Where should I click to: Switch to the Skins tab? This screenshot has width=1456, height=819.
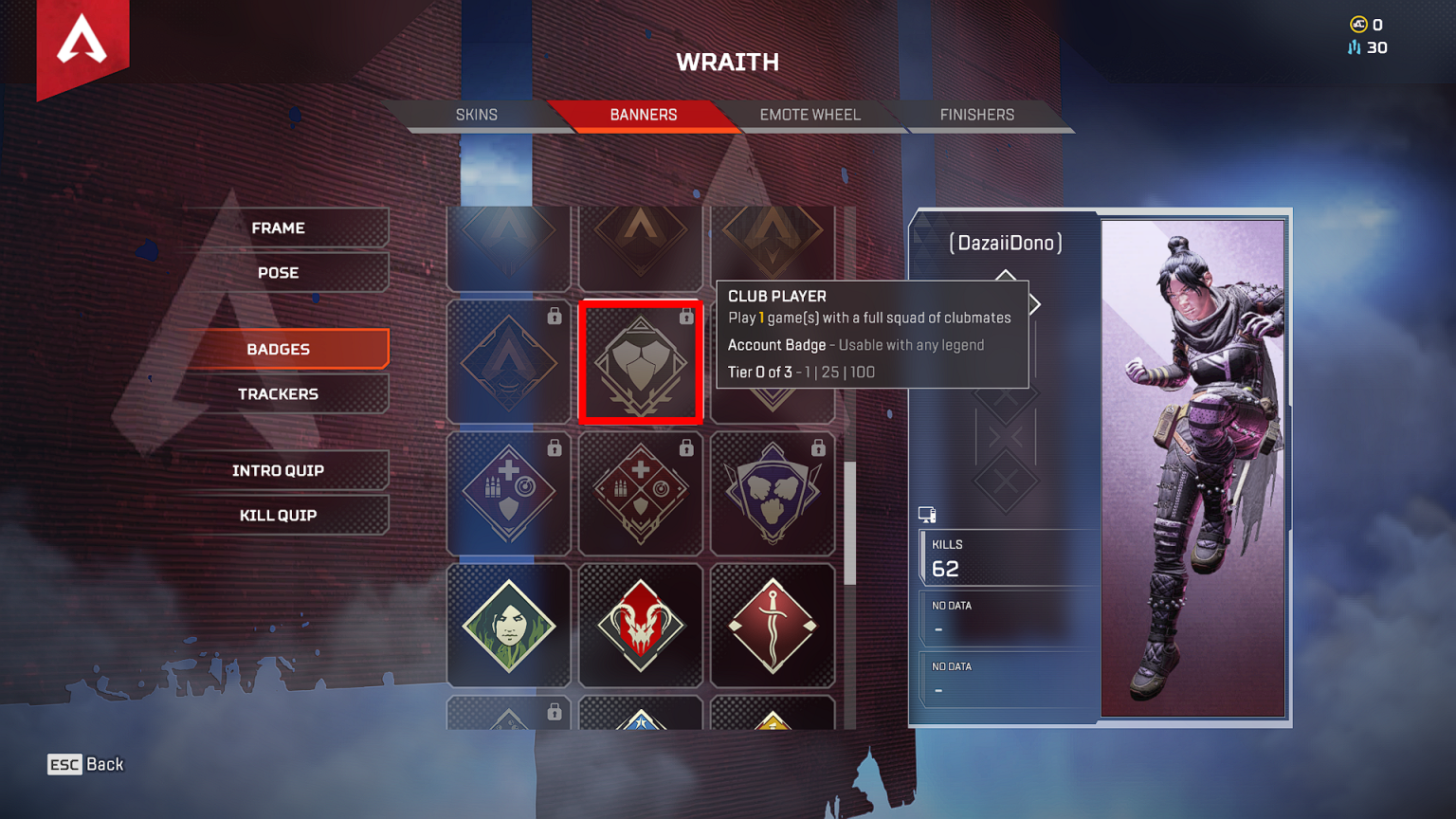click(x=477, y=114)
